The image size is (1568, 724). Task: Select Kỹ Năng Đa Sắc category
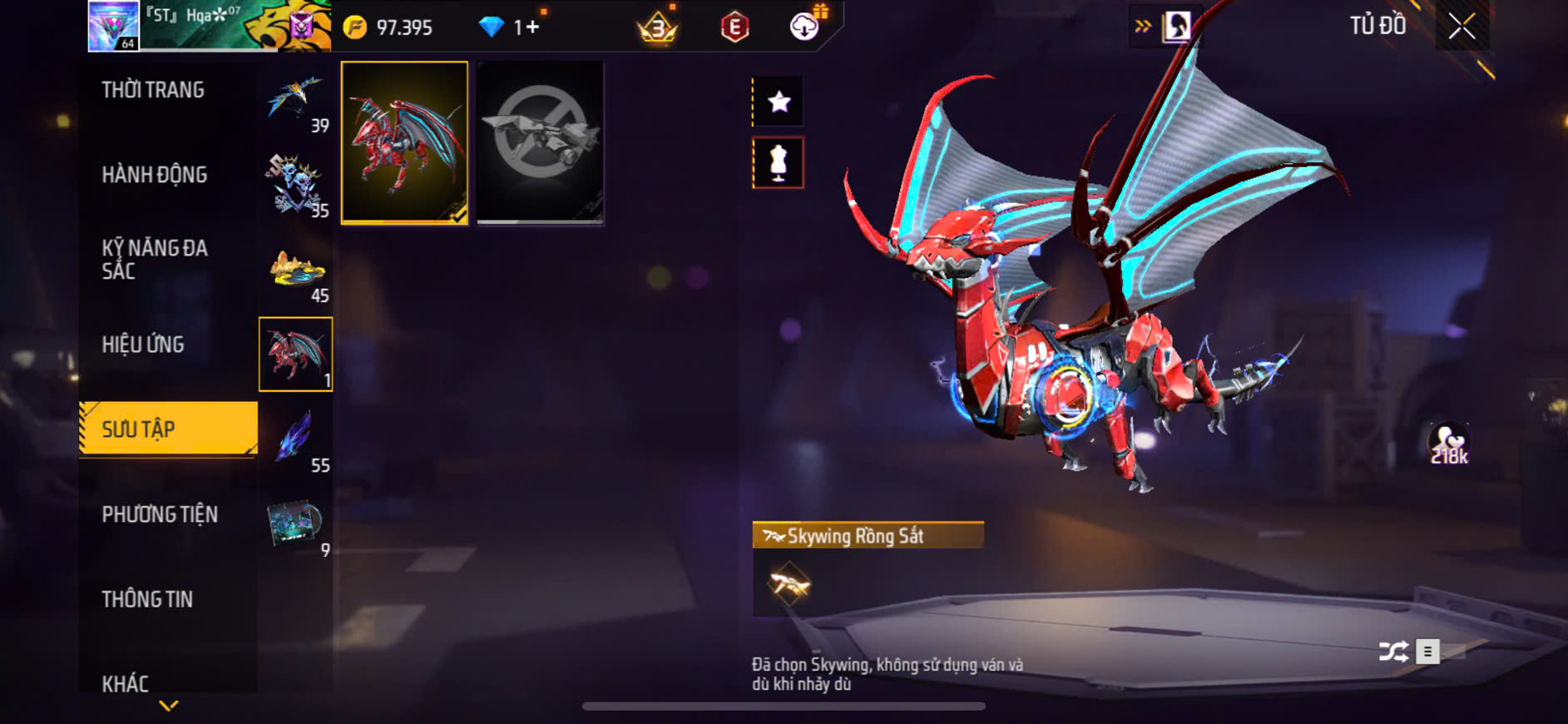(x=155, y=259)
